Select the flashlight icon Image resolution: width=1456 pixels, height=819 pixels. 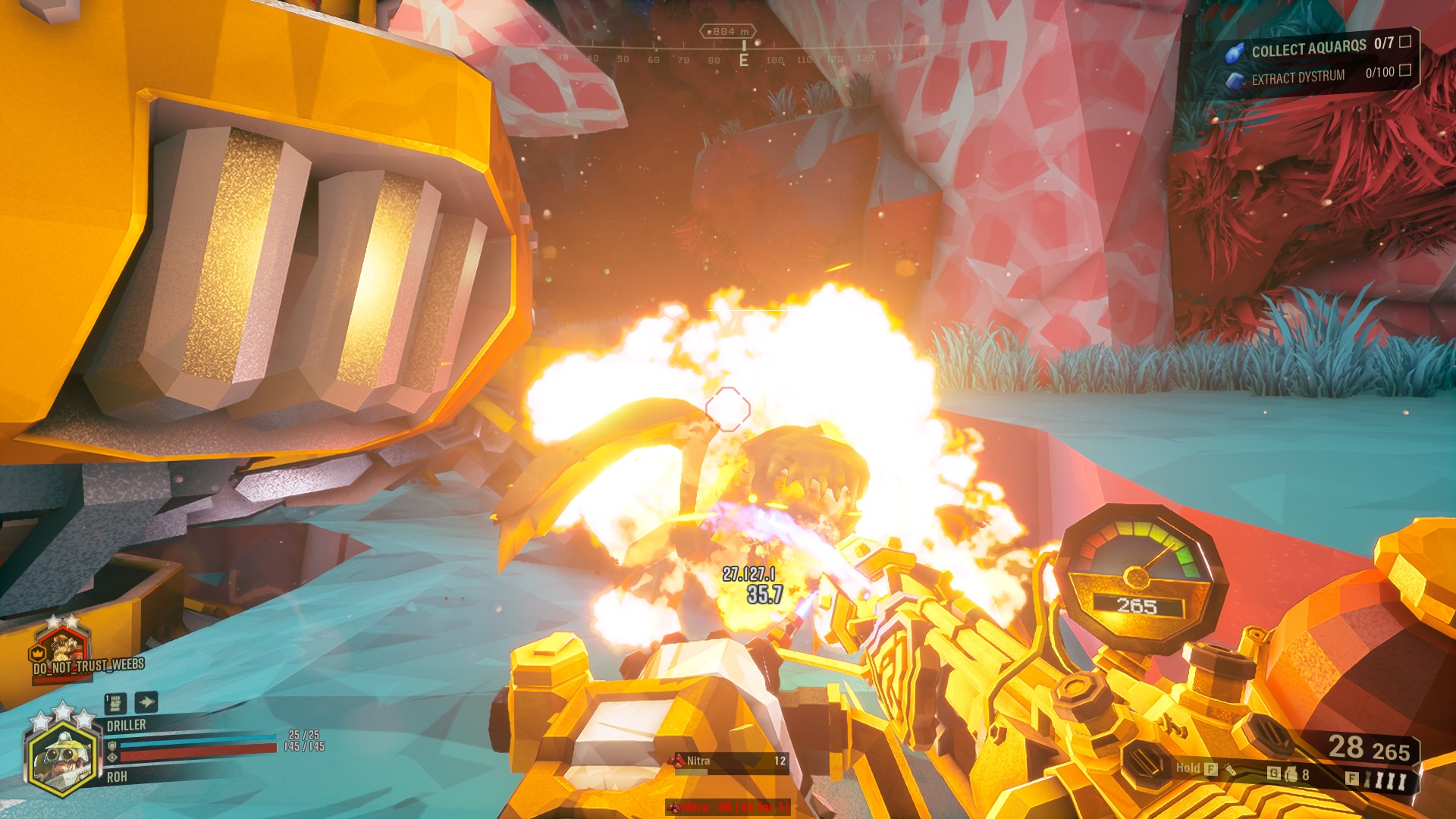(1231, 770)
